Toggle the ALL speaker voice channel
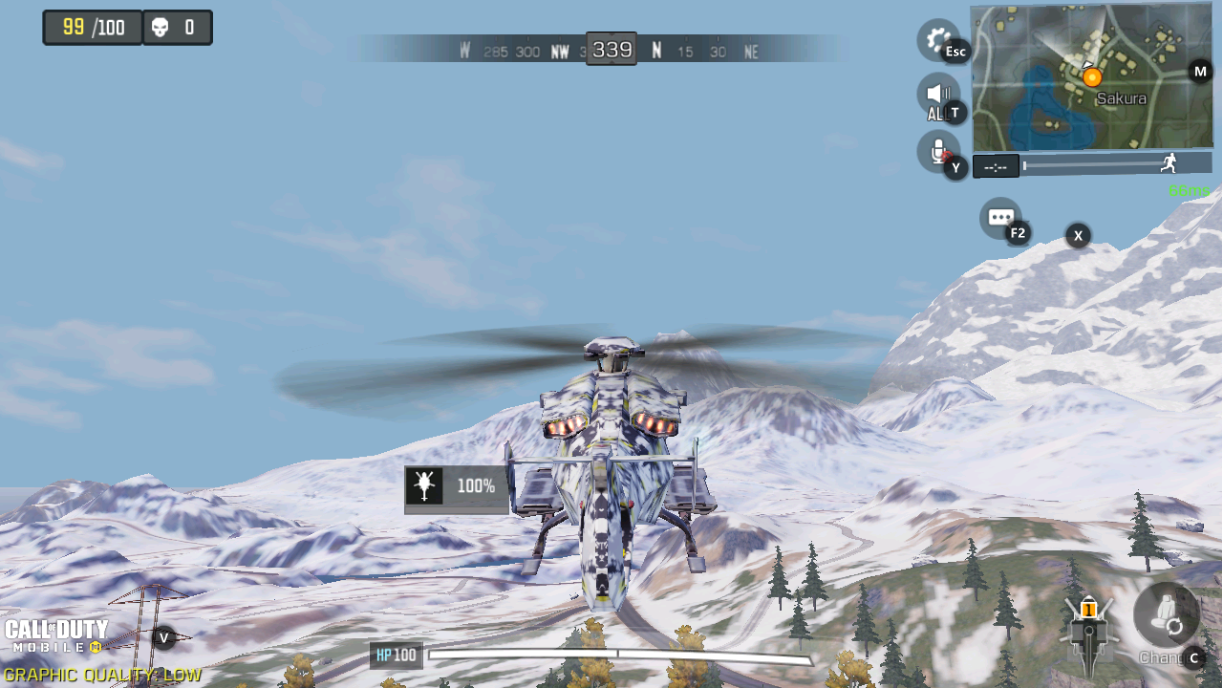Viewport: 1222px width, 688px height. 937,95
